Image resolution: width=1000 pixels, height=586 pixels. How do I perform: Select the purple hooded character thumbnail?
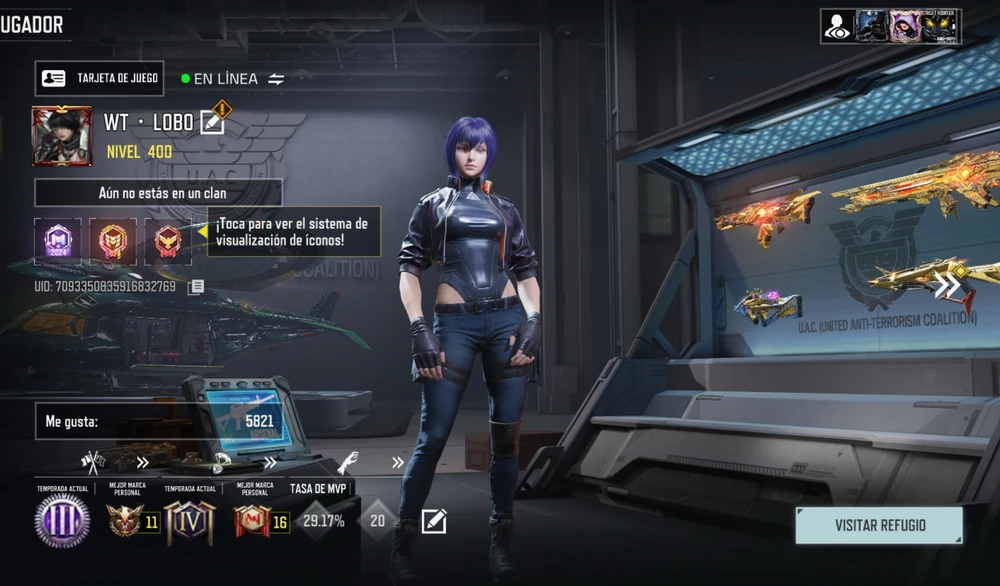(905, 26)
